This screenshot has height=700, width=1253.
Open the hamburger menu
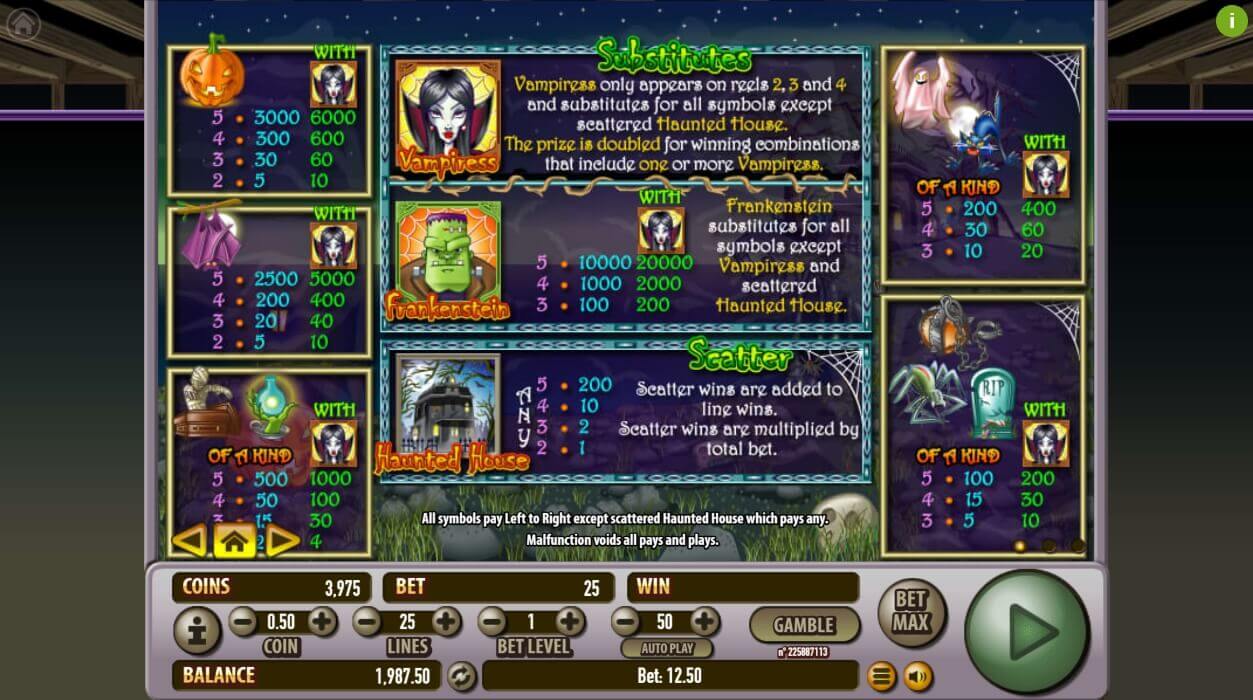[881, 677]
